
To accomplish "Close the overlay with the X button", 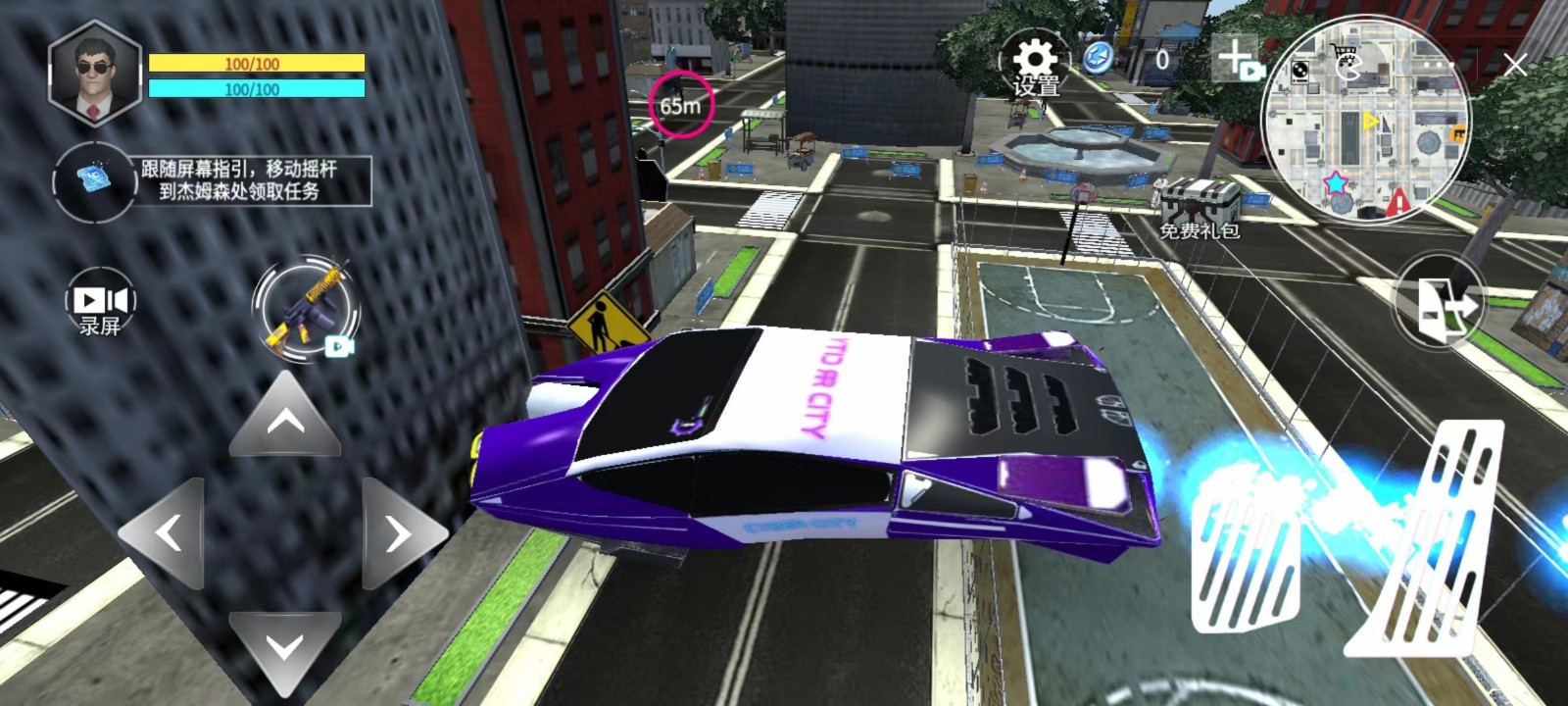I will 1515,66.
